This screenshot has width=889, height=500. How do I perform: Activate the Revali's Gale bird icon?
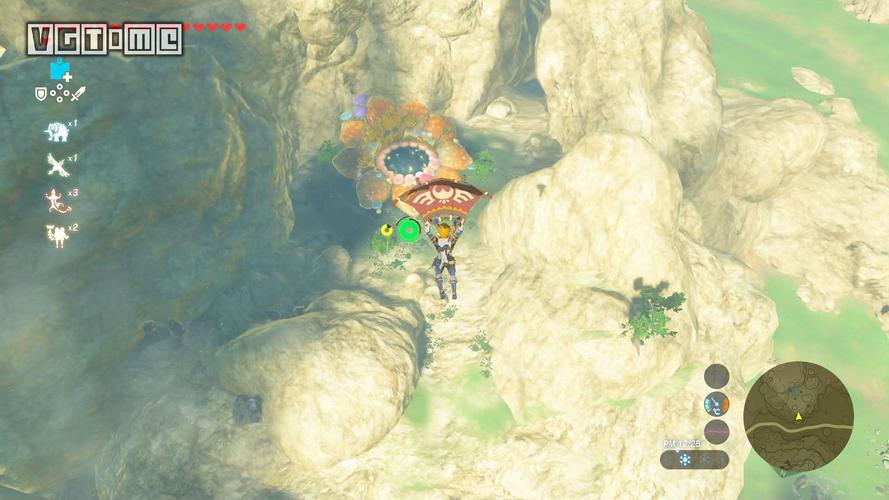click(x=56, y=165)
